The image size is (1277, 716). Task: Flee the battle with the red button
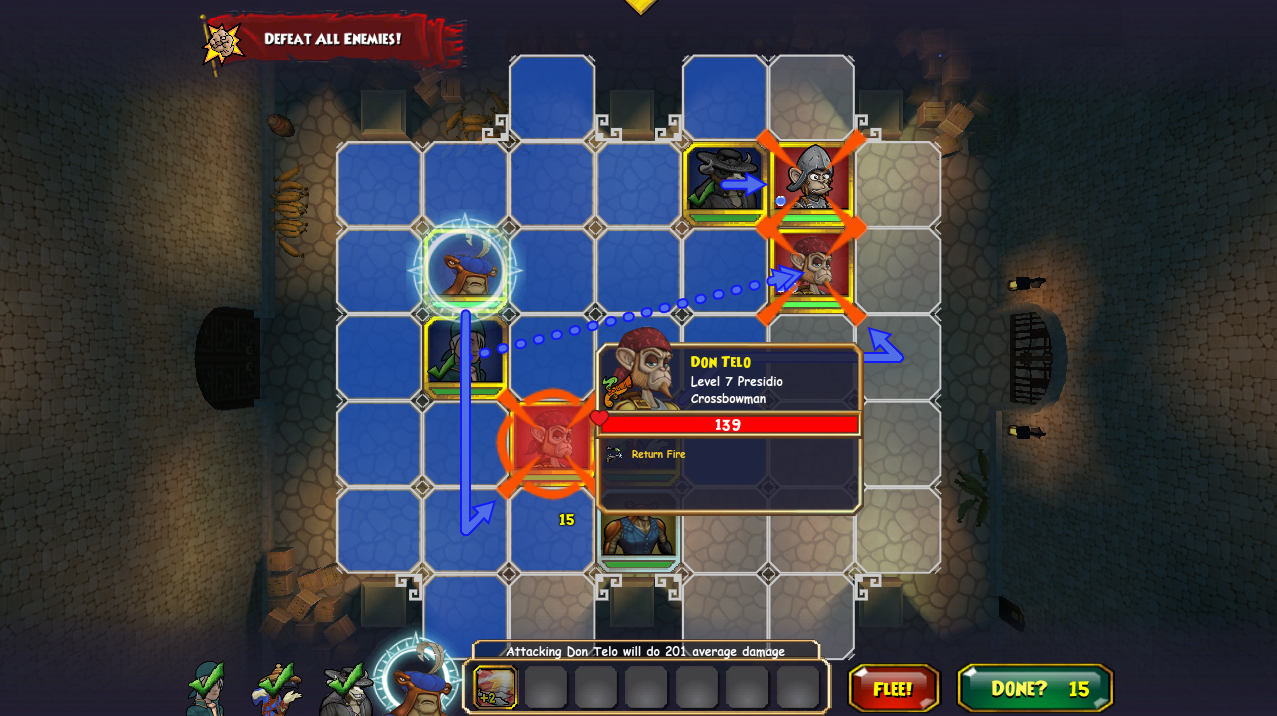pyautogui.click(x=893, y=688)
